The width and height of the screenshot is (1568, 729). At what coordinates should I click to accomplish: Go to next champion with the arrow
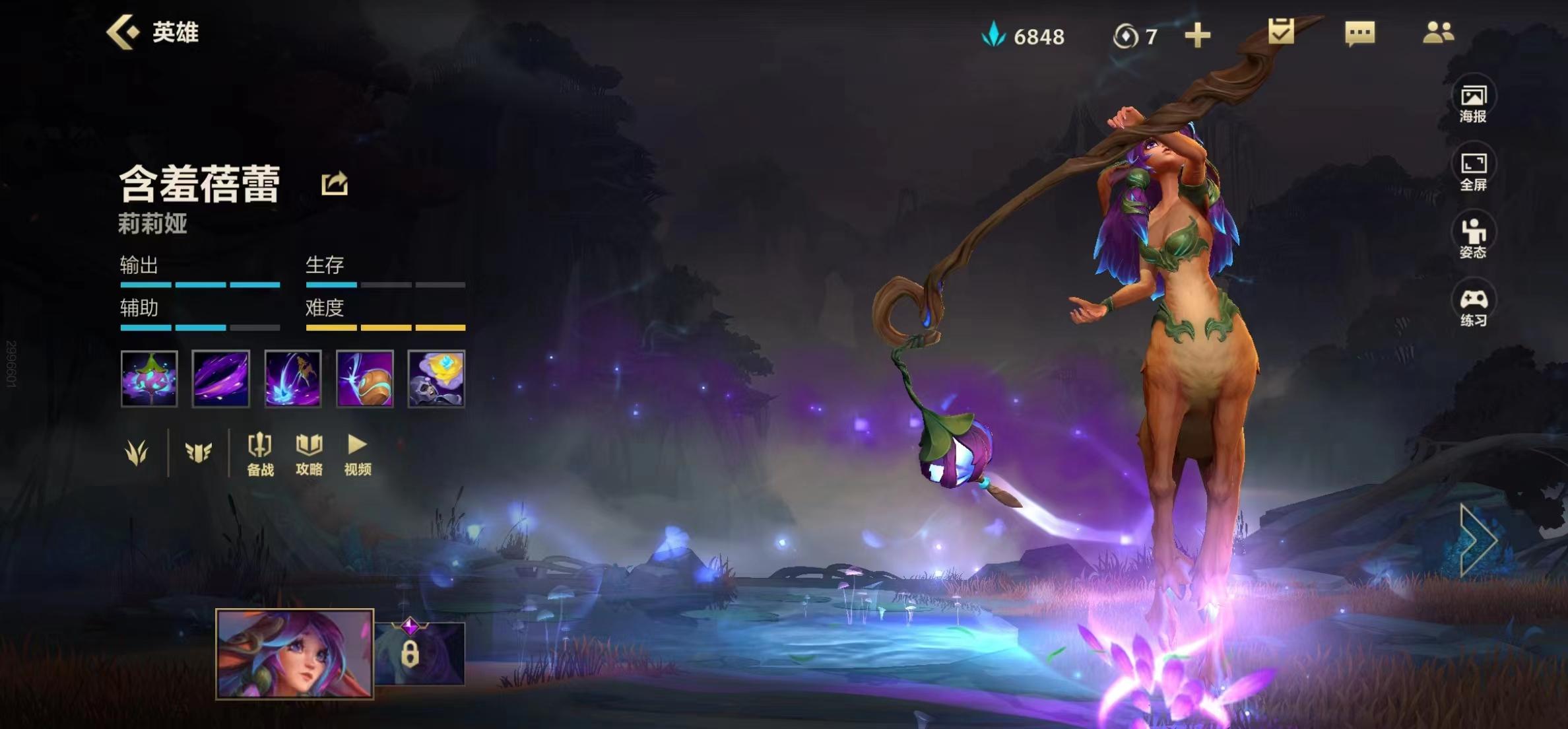1478,540
